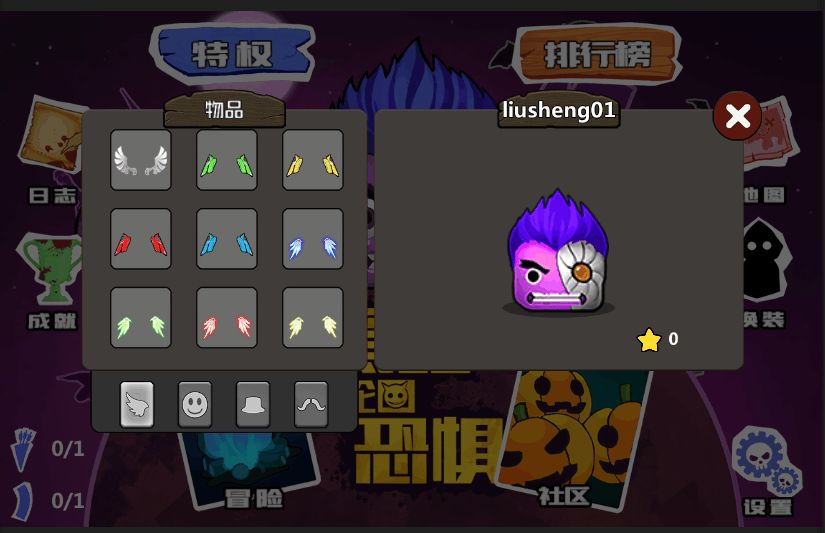The image size is (825, 533).
Task: Select the red crystal wings slot
Action: pos(141,239)
